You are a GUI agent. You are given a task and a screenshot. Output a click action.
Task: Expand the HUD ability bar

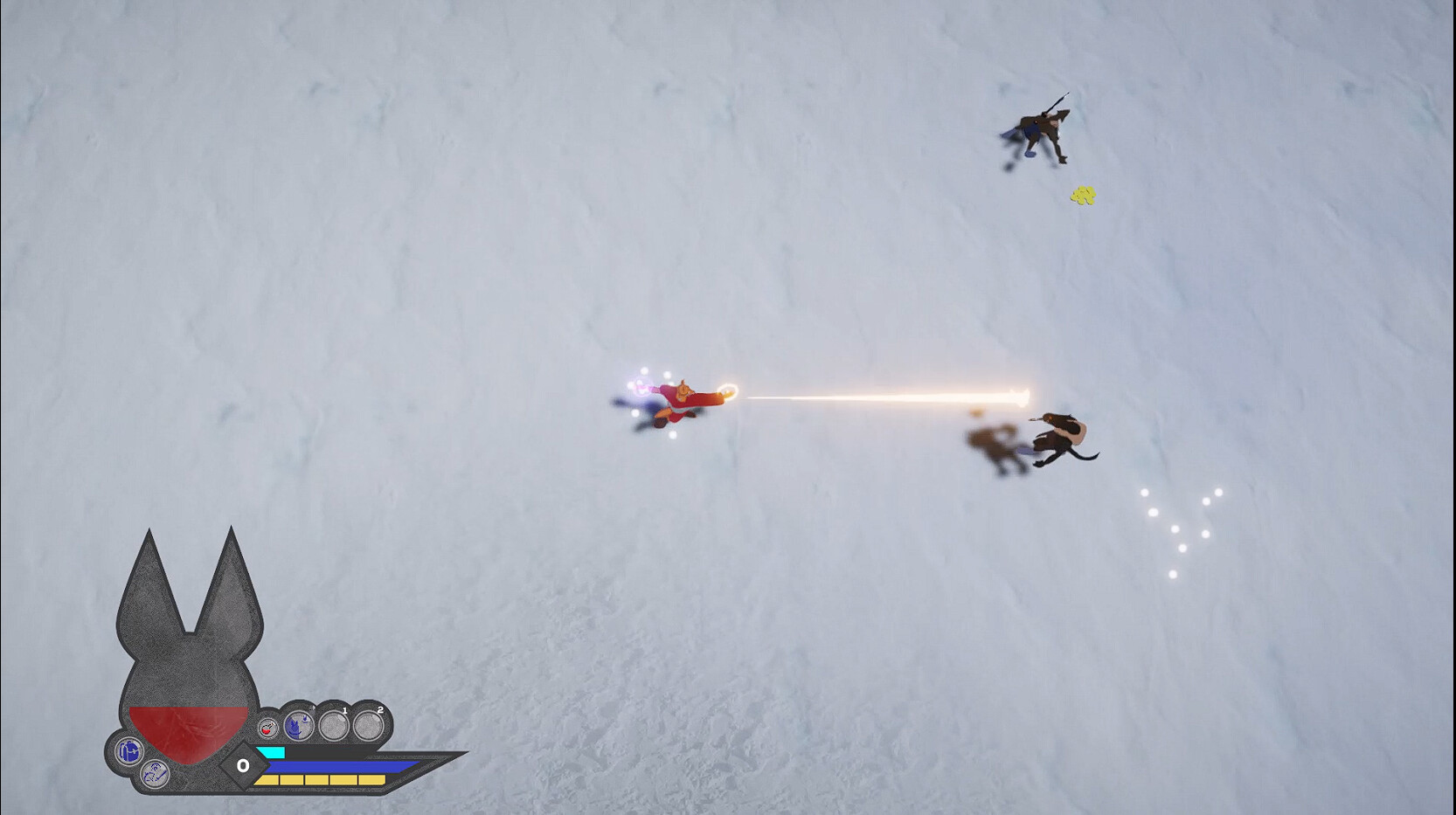coord(350,769)
